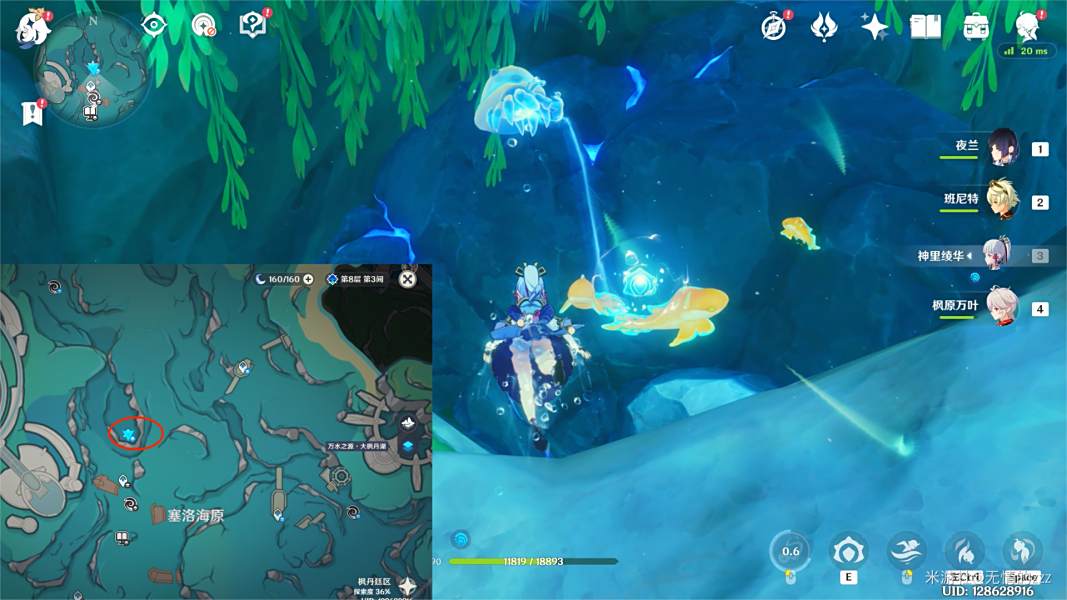This screenshot has width=1067, height=600.
Task: Open the Adventurer Handbook book icon
Action: click(926, 26)
